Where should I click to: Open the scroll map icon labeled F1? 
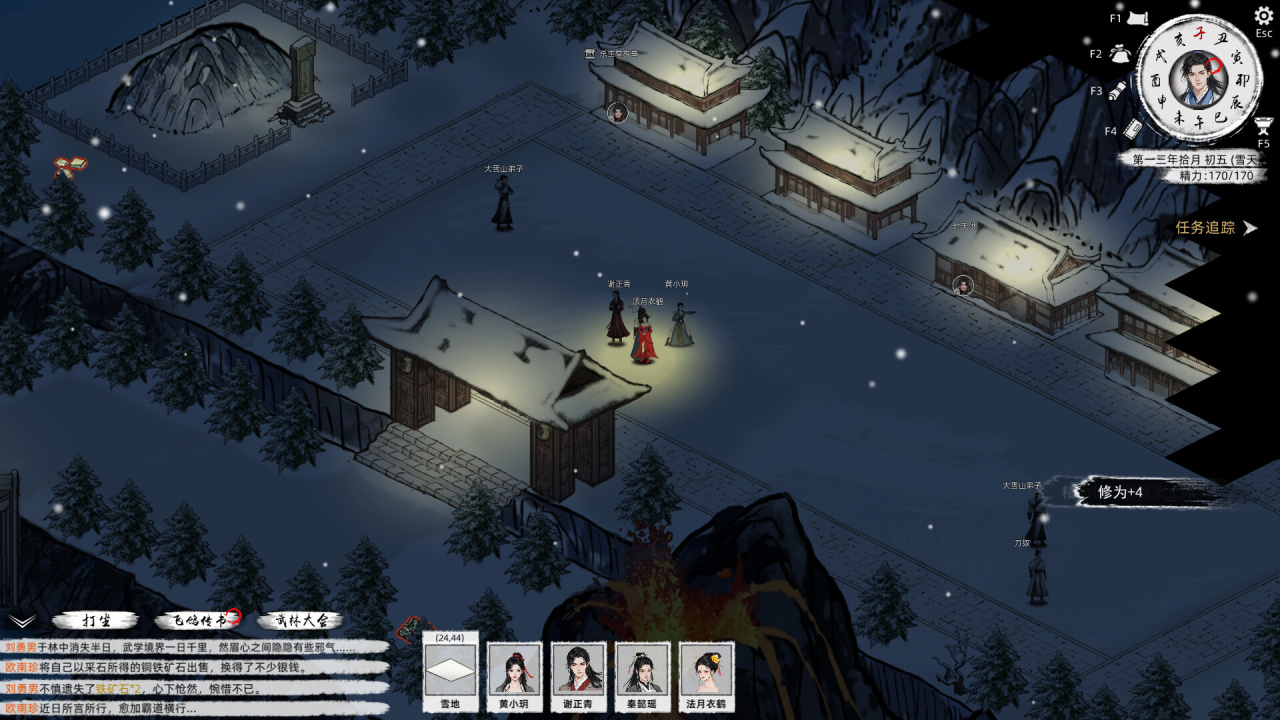(x=1135, y=18)
